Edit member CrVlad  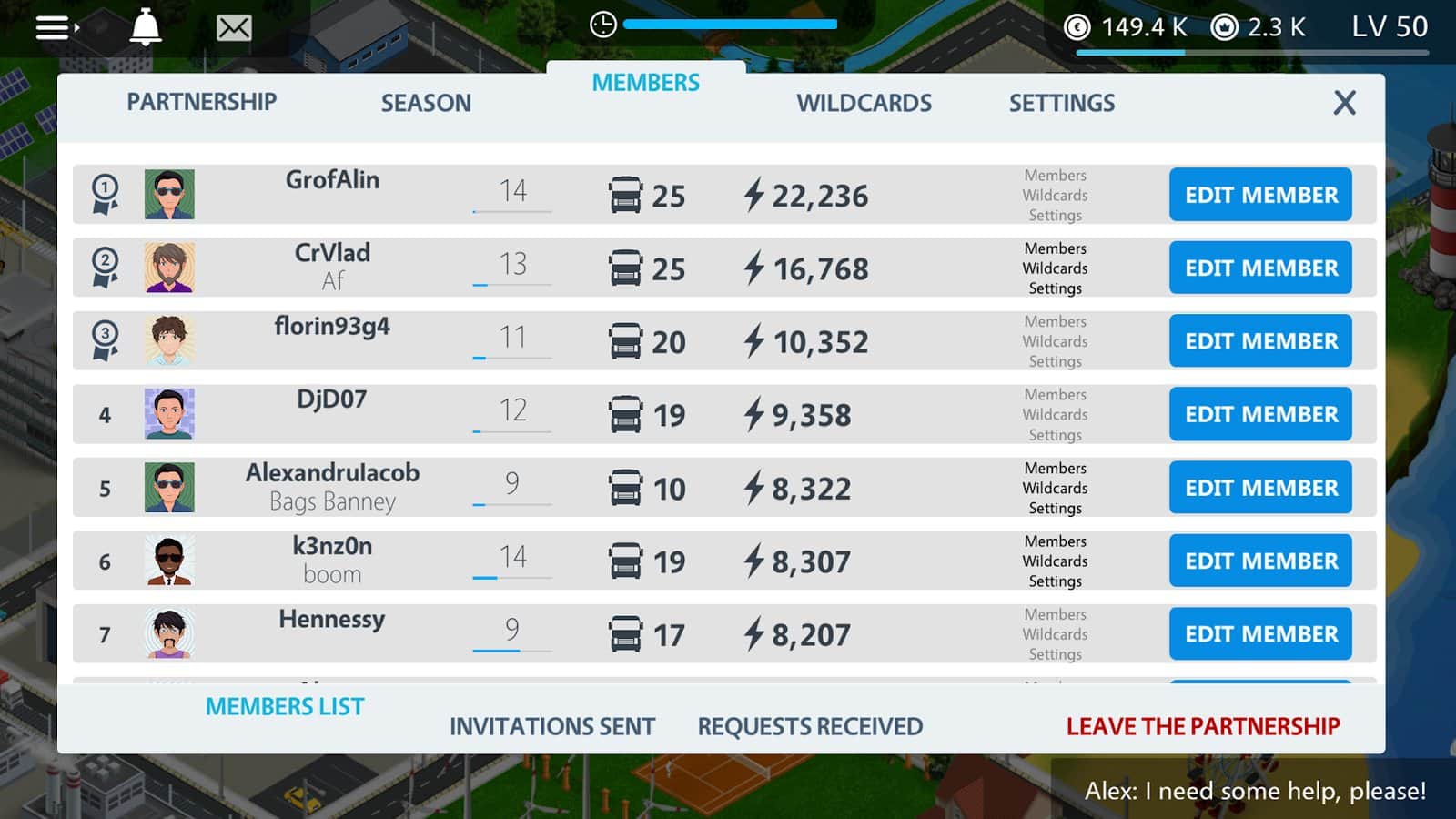coord(1260,268)
